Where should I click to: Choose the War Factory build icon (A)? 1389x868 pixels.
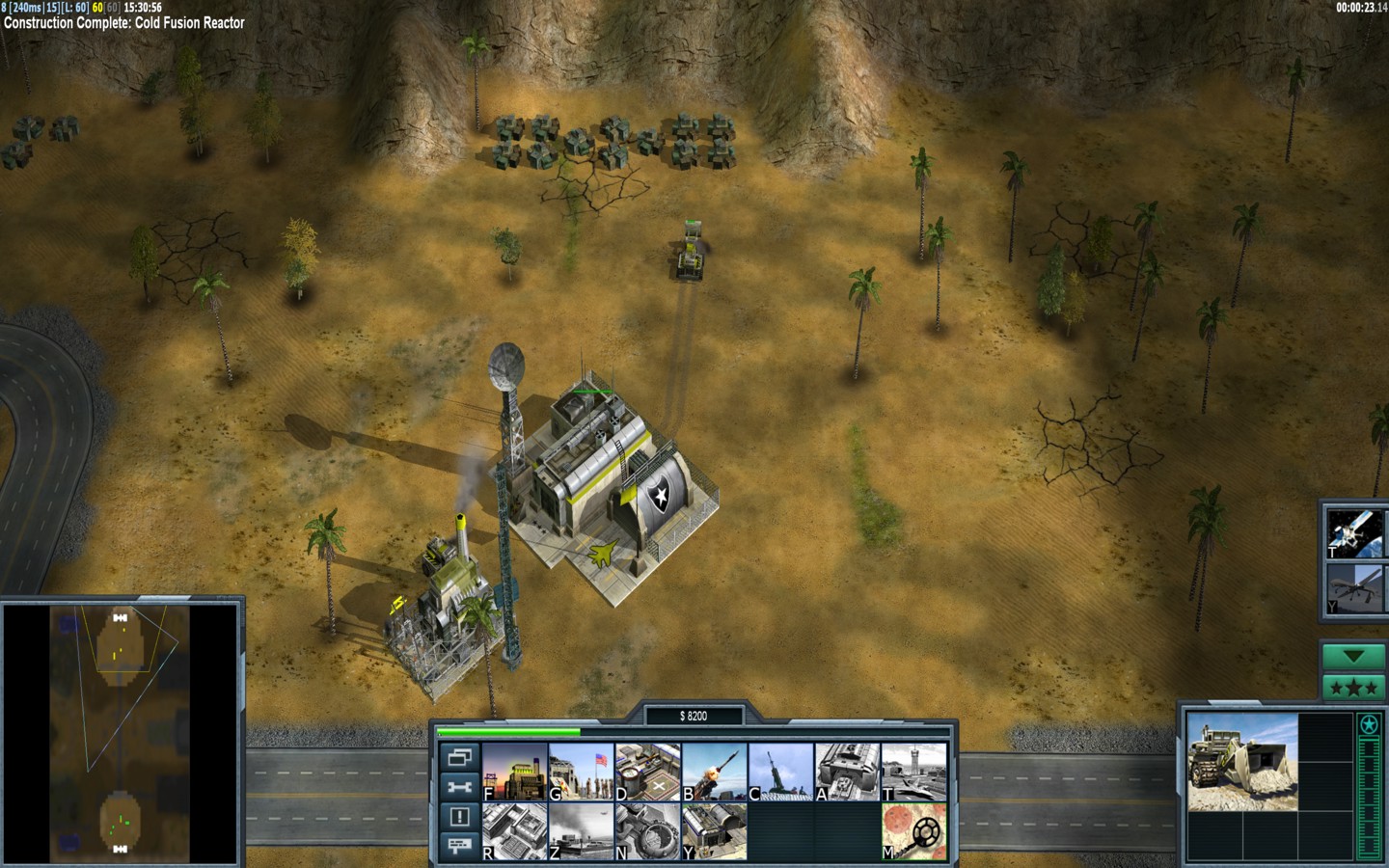(x=848, y=772)
